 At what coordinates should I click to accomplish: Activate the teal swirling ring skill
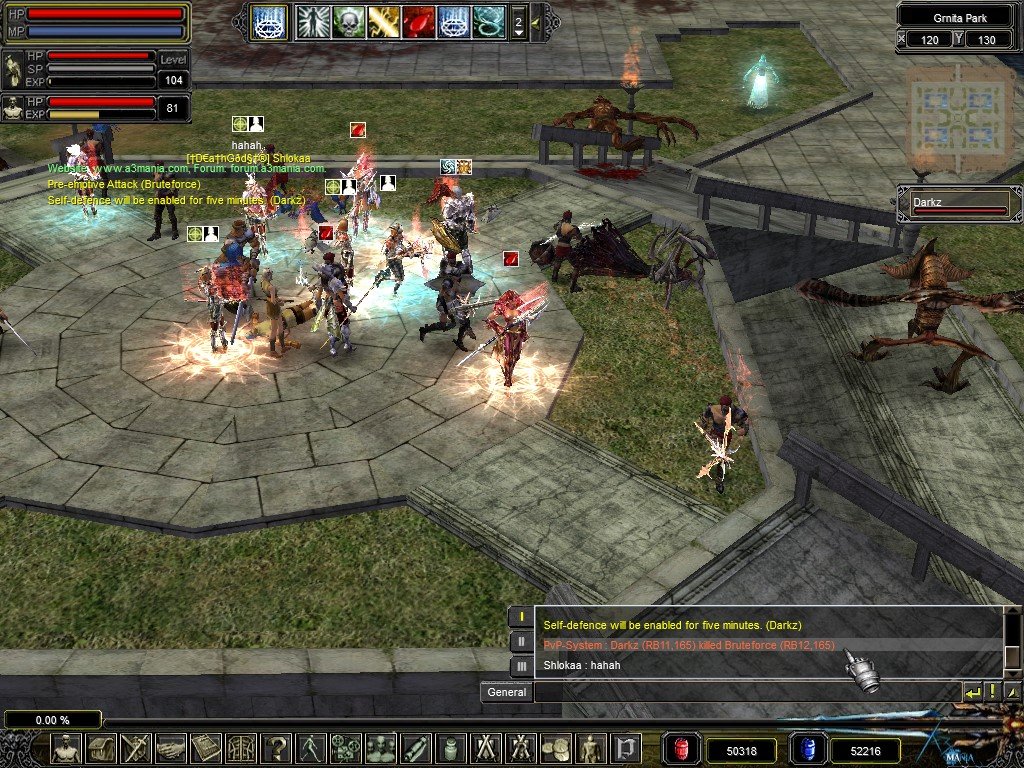(x=488, y=21)
